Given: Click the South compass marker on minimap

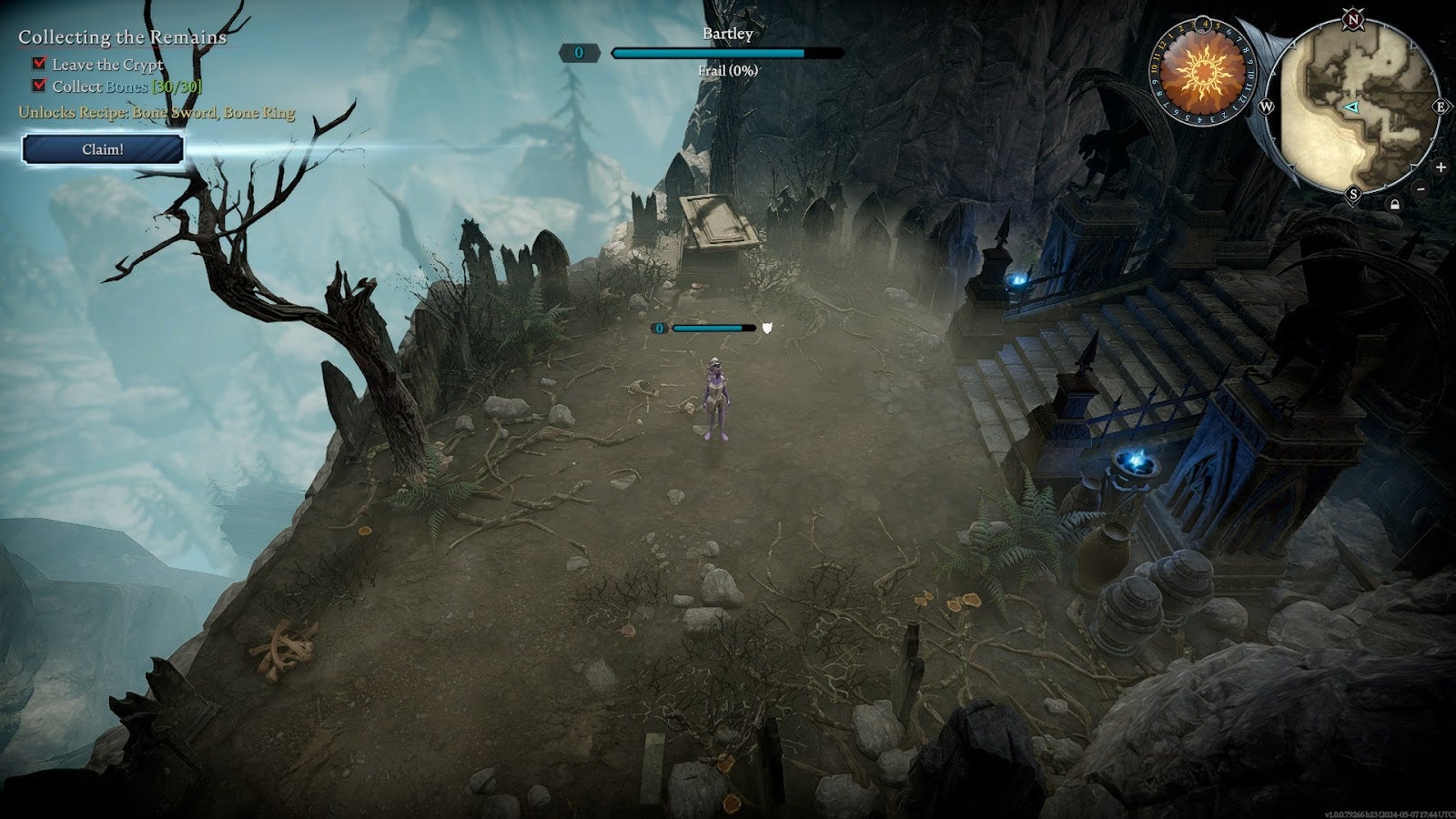Looking at the screenshot, I should (x=1355, y=193).
